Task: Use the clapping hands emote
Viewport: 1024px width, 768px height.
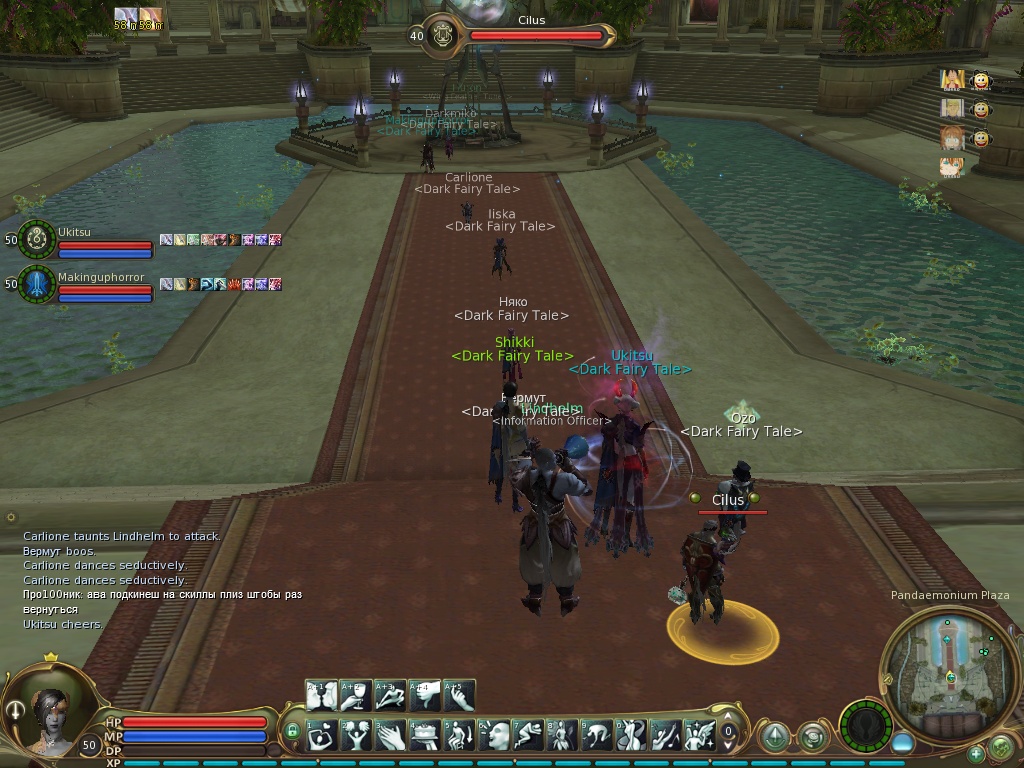Action: pos(390,735)
